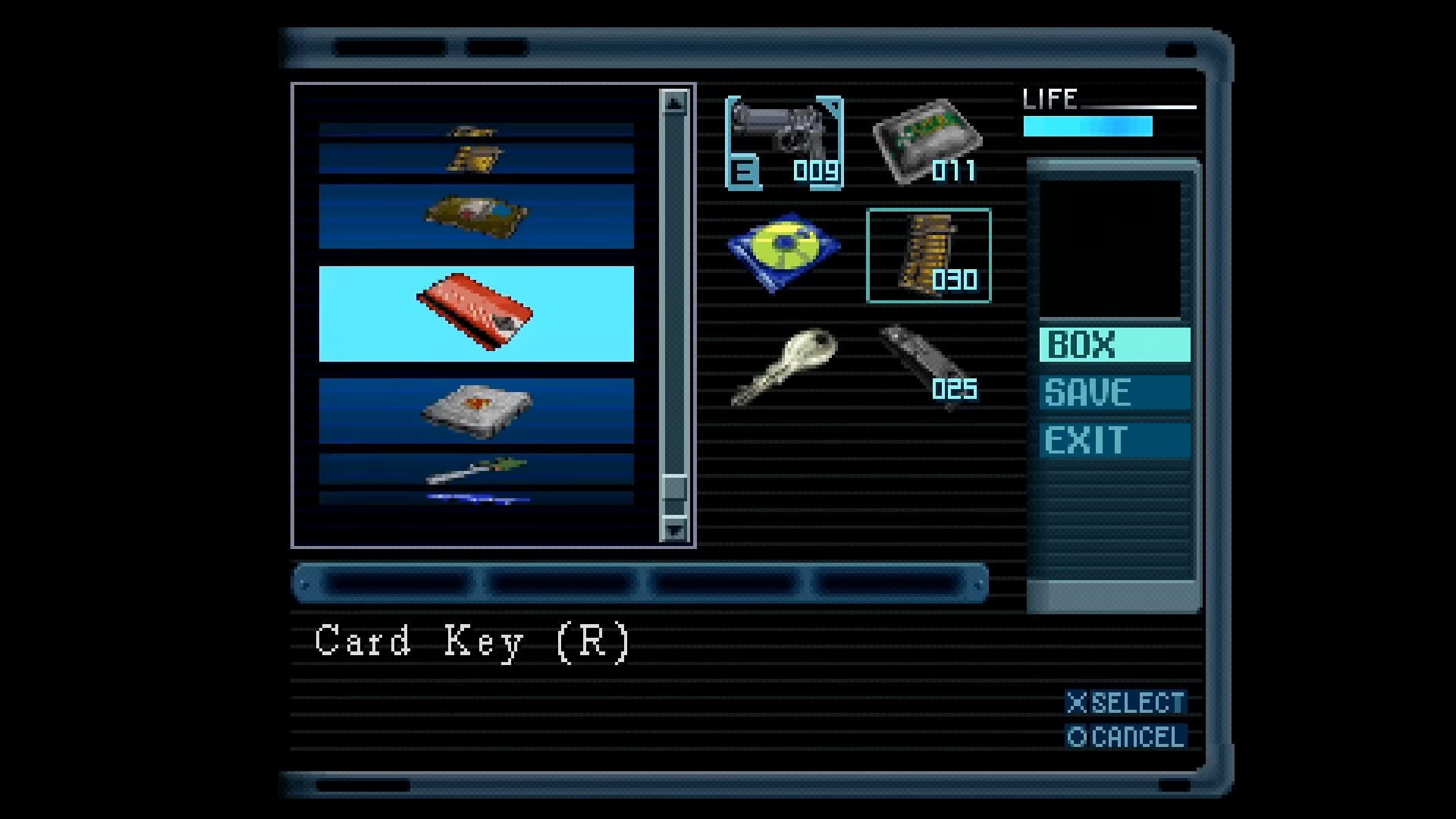
Task: Select EXIT to leave the inventory
Action: coord(1113,440)
